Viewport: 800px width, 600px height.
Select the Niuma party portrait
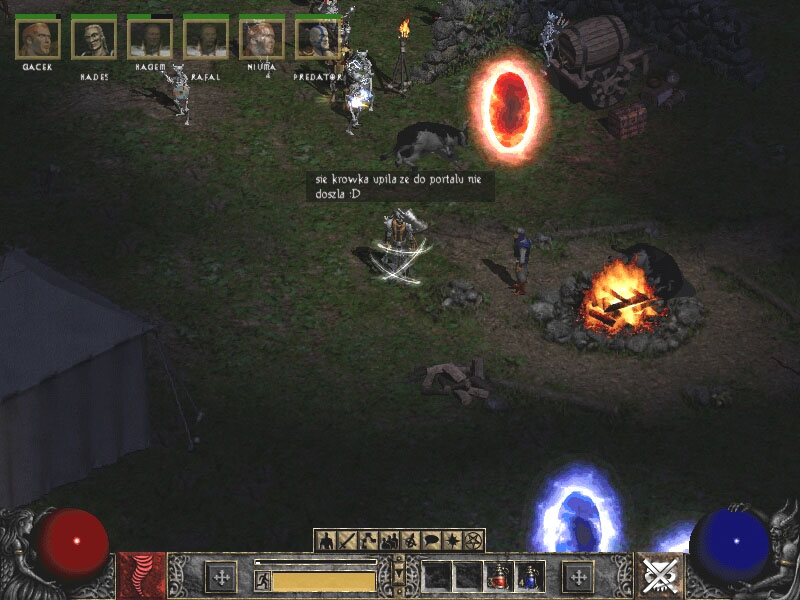262,39
